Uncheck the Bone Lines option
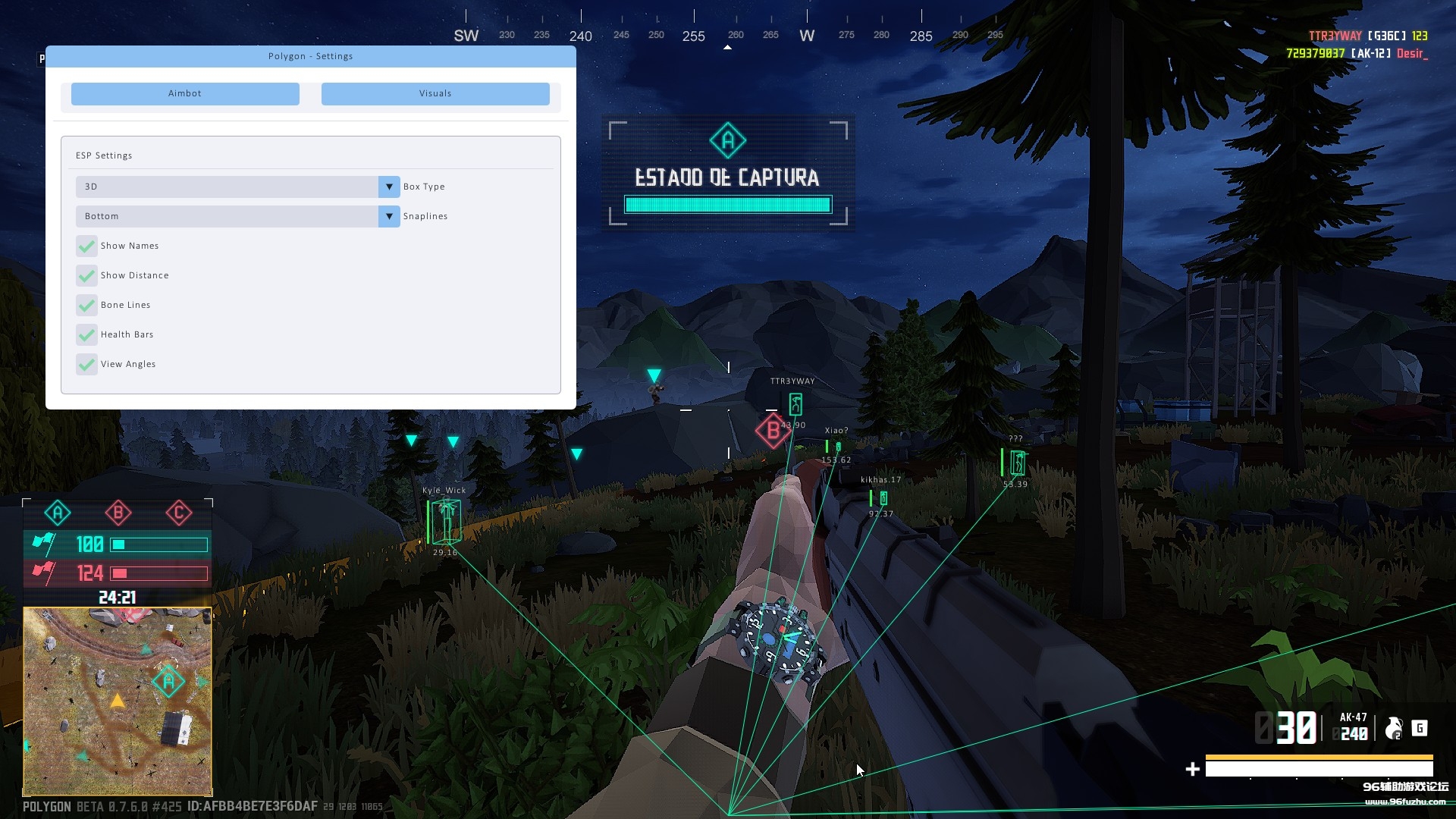Screen dimensions: 1456x819 coord(86,305)
